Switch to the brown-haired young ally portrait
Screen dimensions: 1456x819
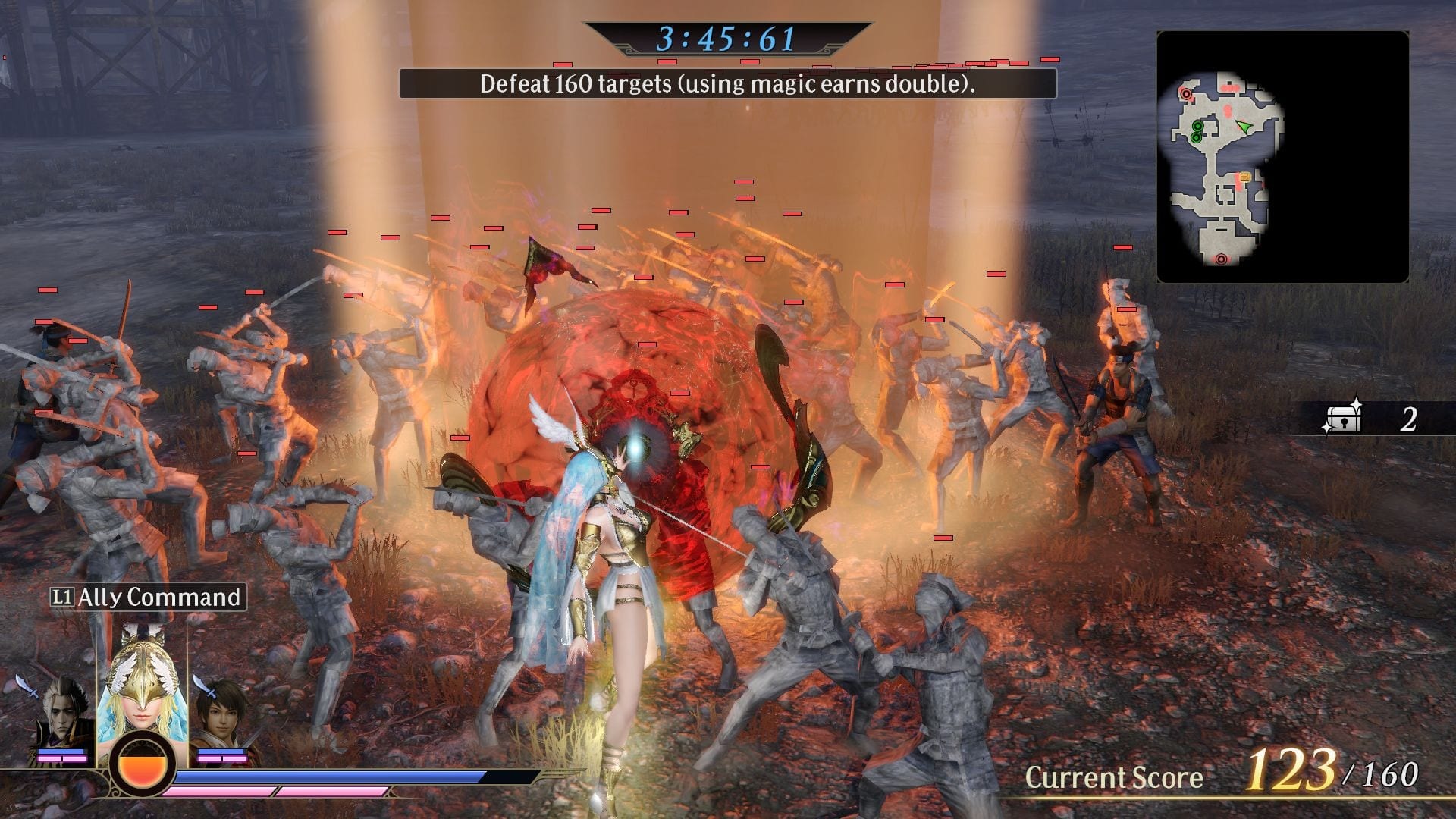220,713
